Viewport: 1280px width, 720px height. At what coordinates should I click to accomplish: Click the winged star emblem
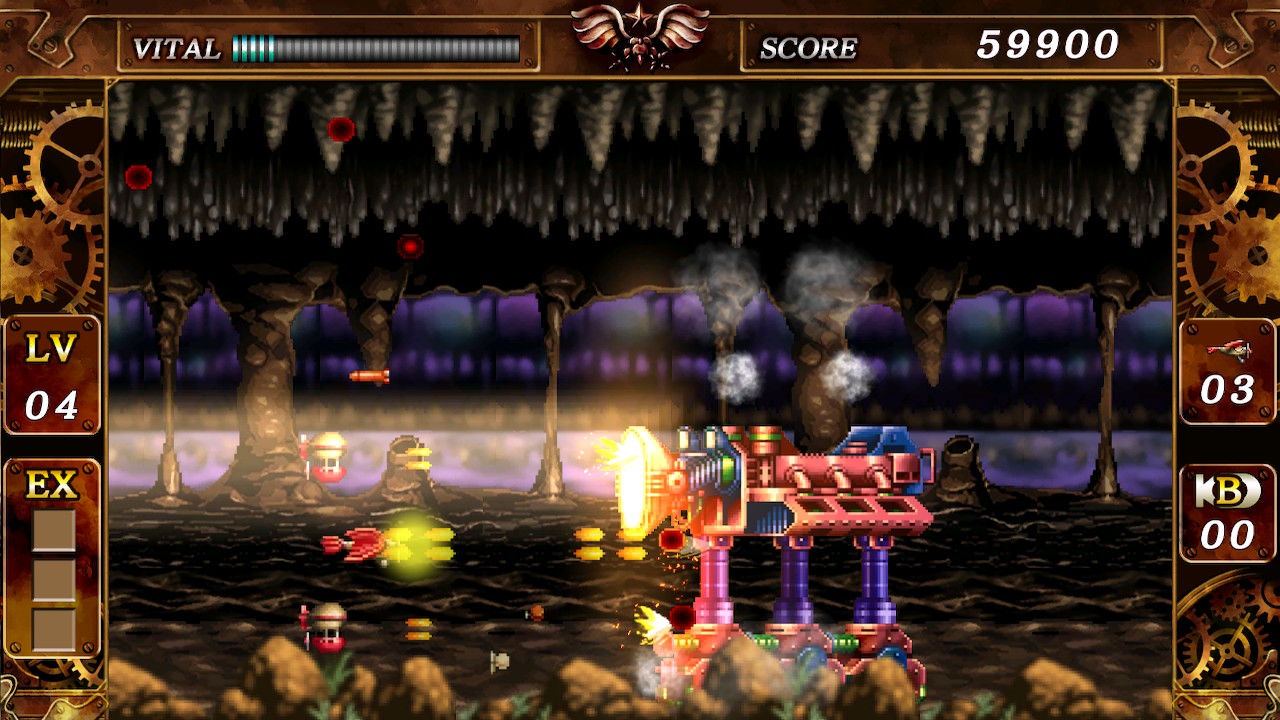640,34
